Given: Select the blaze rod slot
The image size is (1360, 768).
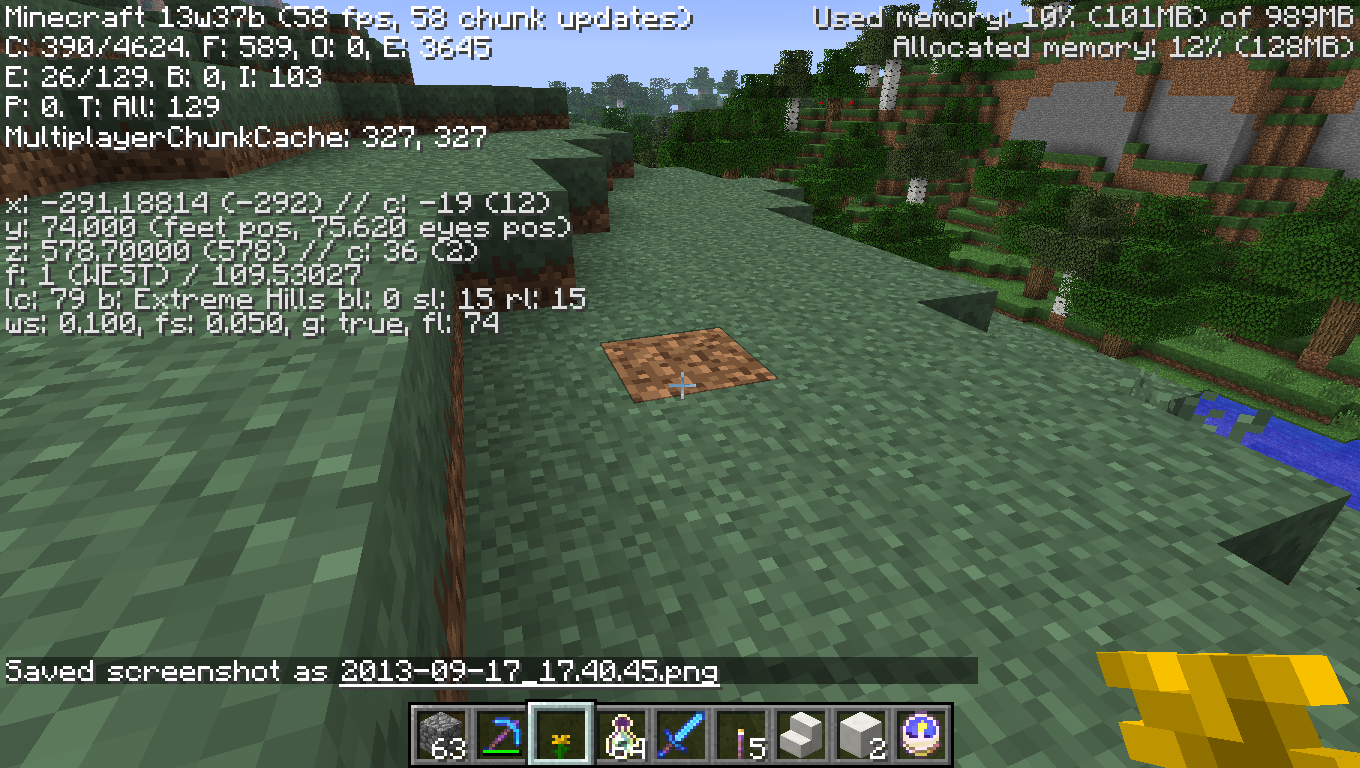Looking at the screenshot, I should click(740, 735).
